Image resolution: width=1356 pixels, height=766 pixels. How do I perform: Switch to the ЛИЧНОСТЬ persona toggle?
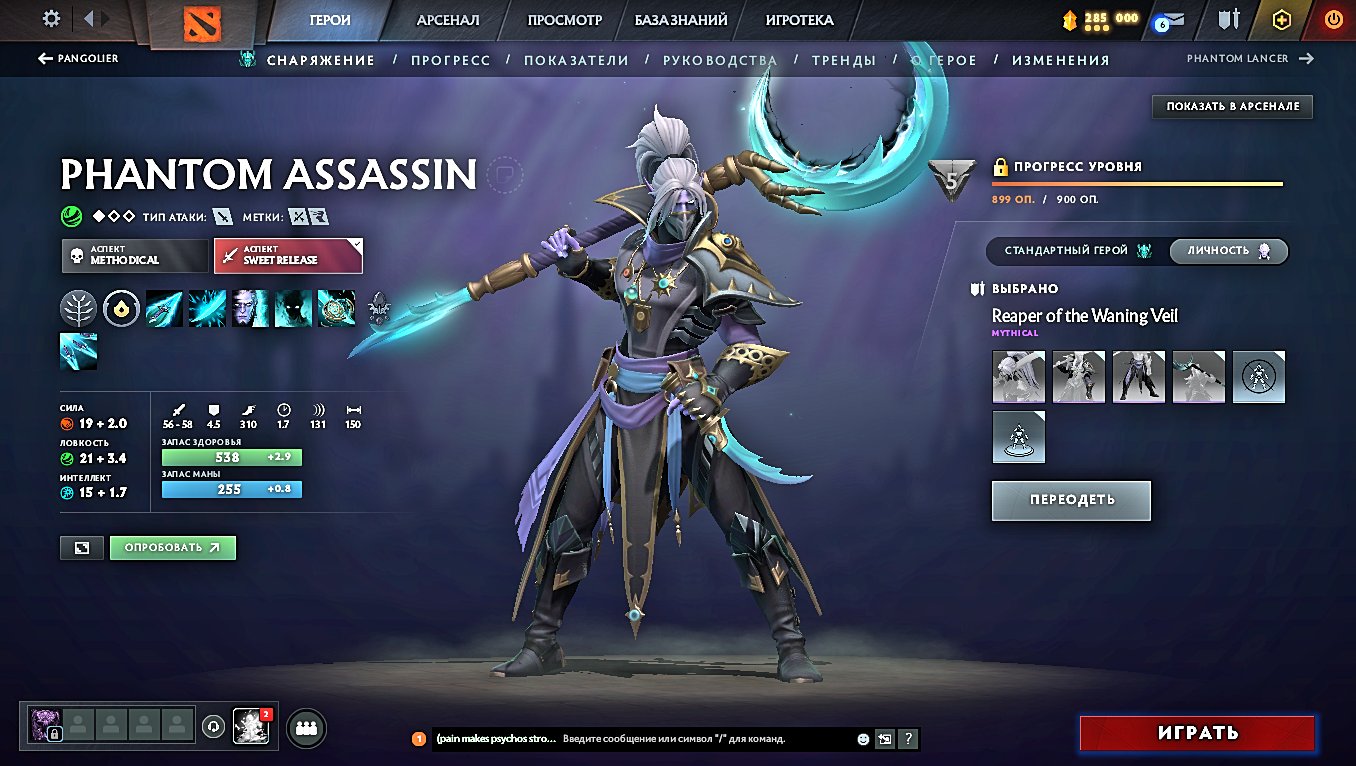(1229, 251)
